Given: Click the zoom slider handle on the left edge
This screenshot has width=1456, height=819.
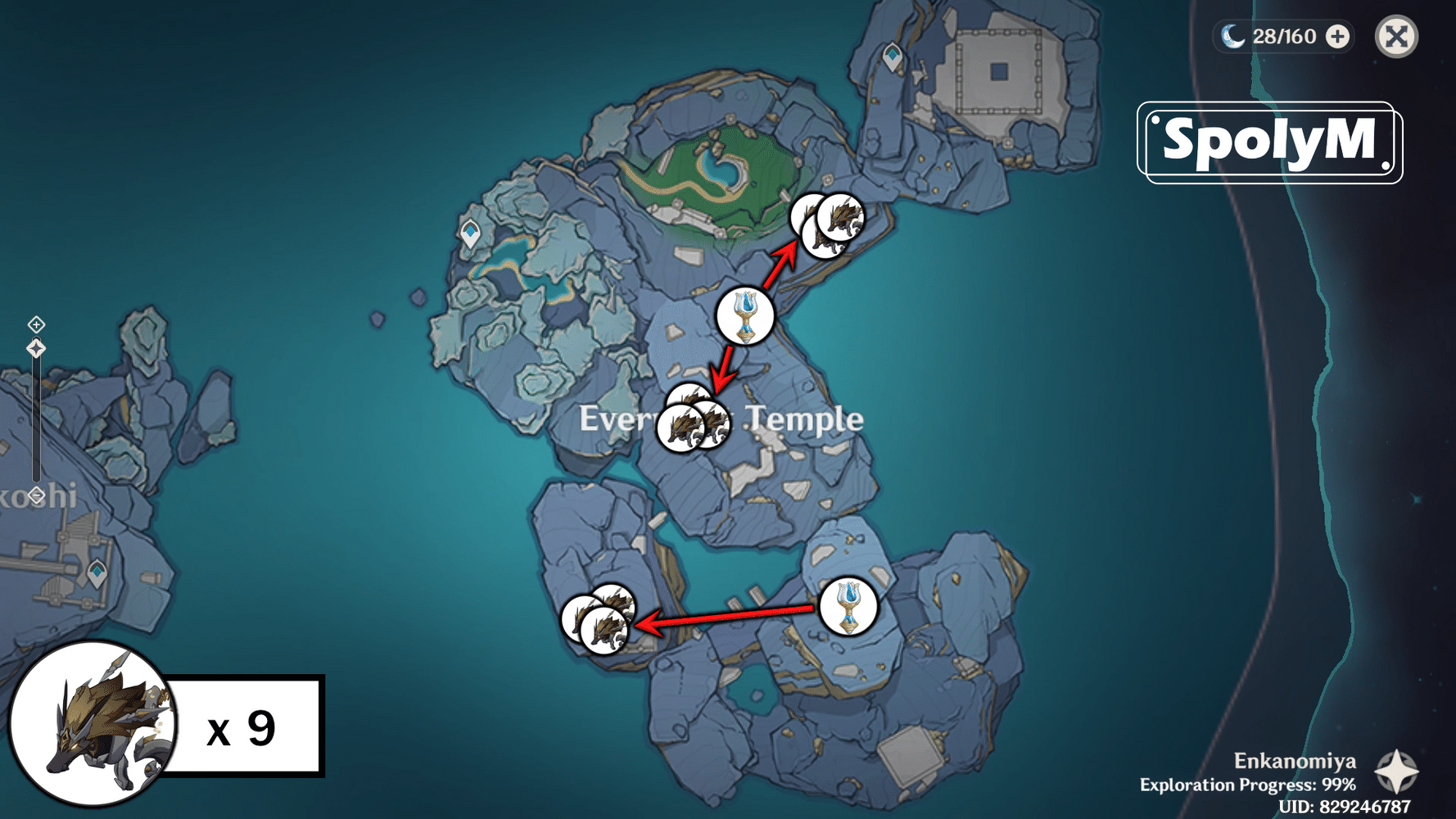Looking at the screenshot, I should pyautogui.click(x=35, y=346).
